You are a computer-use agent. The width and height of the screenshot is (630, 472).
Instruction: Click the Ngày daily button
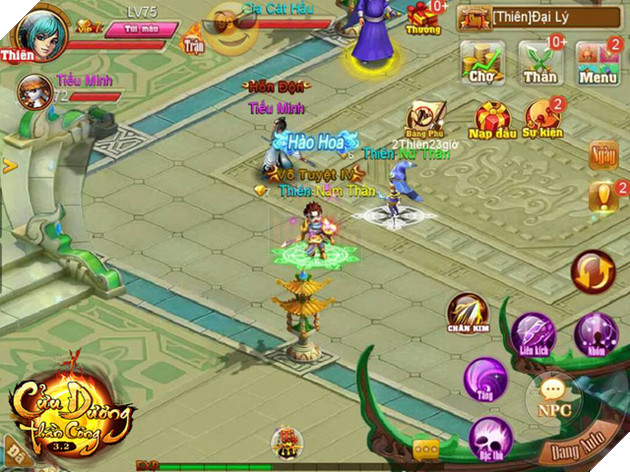[603, 155]
